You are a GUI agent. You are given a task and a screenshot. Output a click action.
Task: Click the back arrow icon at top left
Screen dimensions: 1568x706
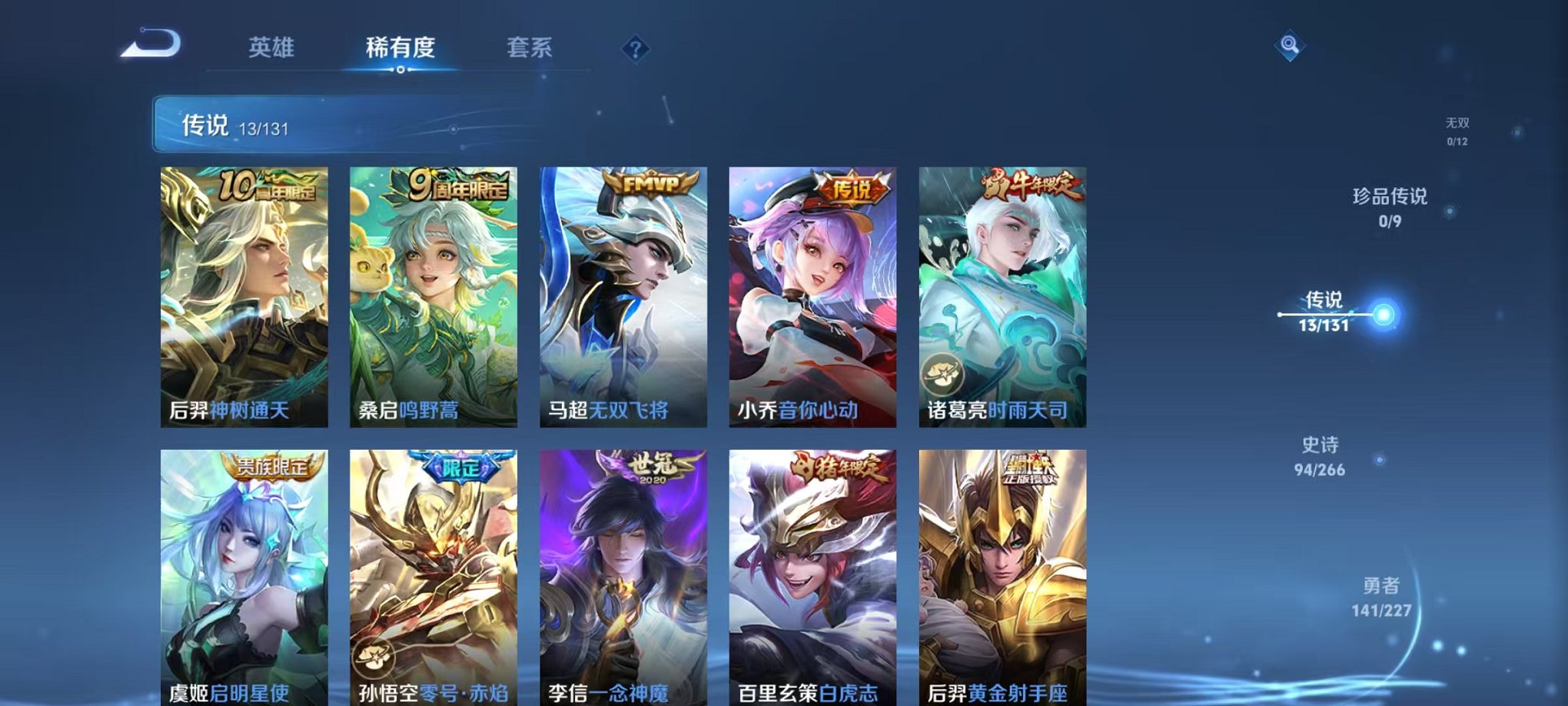coord(151,45)
